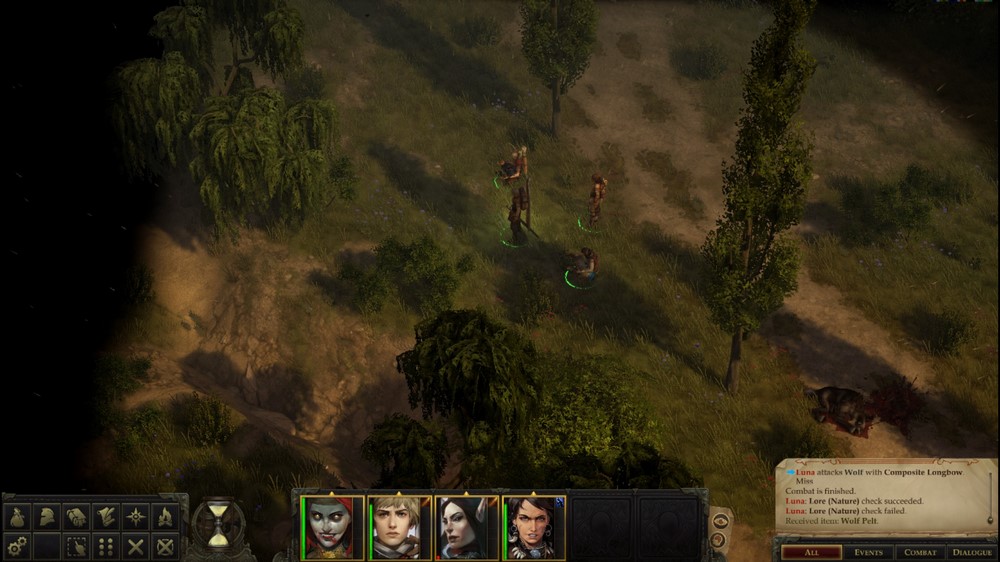Image resolution: width=1000 pixels, height=562 pixels.
Task: Click the campfire rest icon
Action: pyautogui.click(x=165, y=517)
